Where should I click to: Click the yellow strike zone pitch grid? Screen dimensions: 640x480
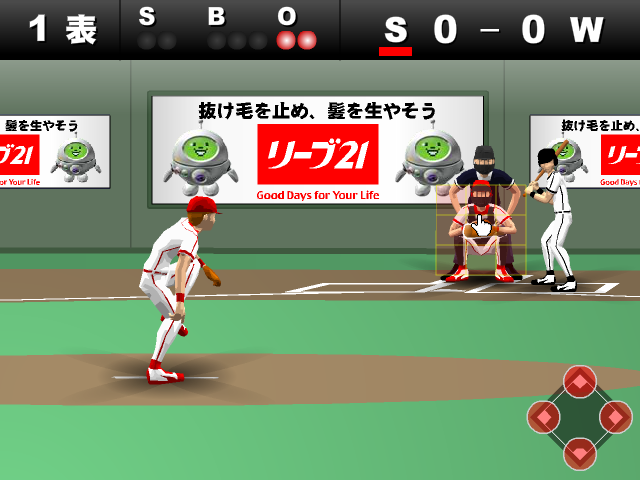(480, 230)
